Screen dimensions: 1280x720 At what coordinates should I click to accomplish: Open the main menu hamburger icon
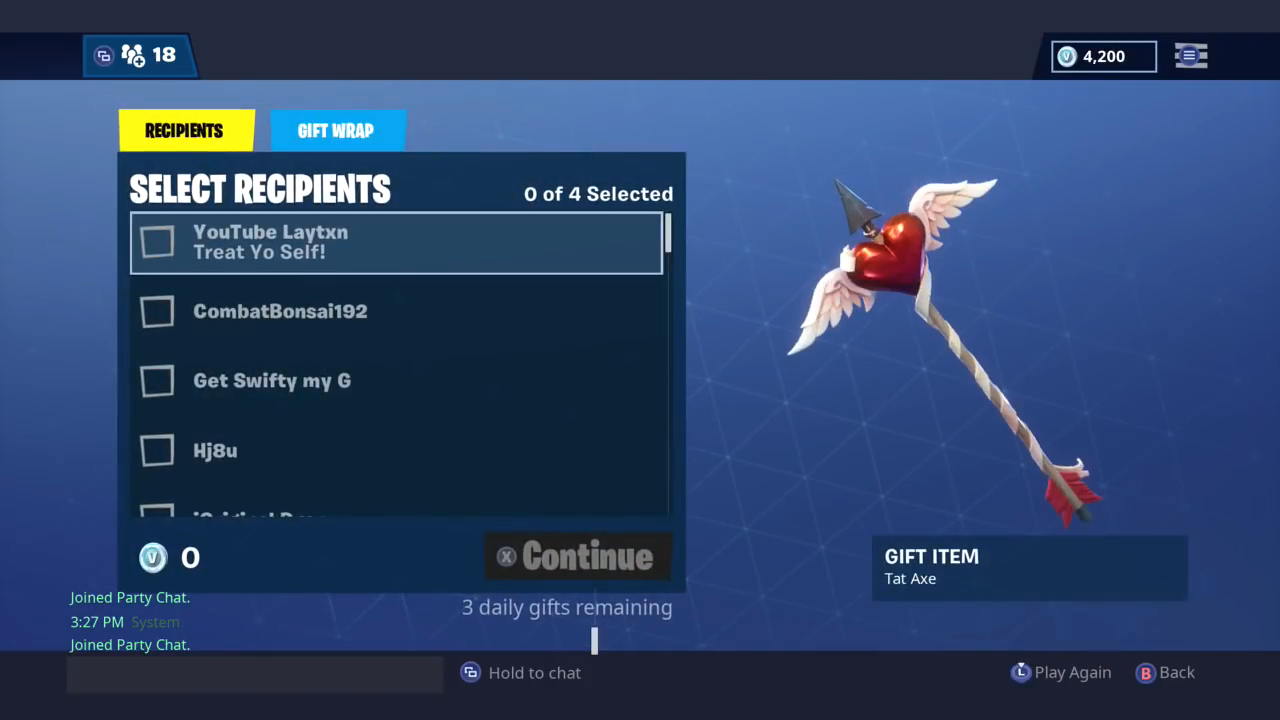click(x=1190, y=56)
